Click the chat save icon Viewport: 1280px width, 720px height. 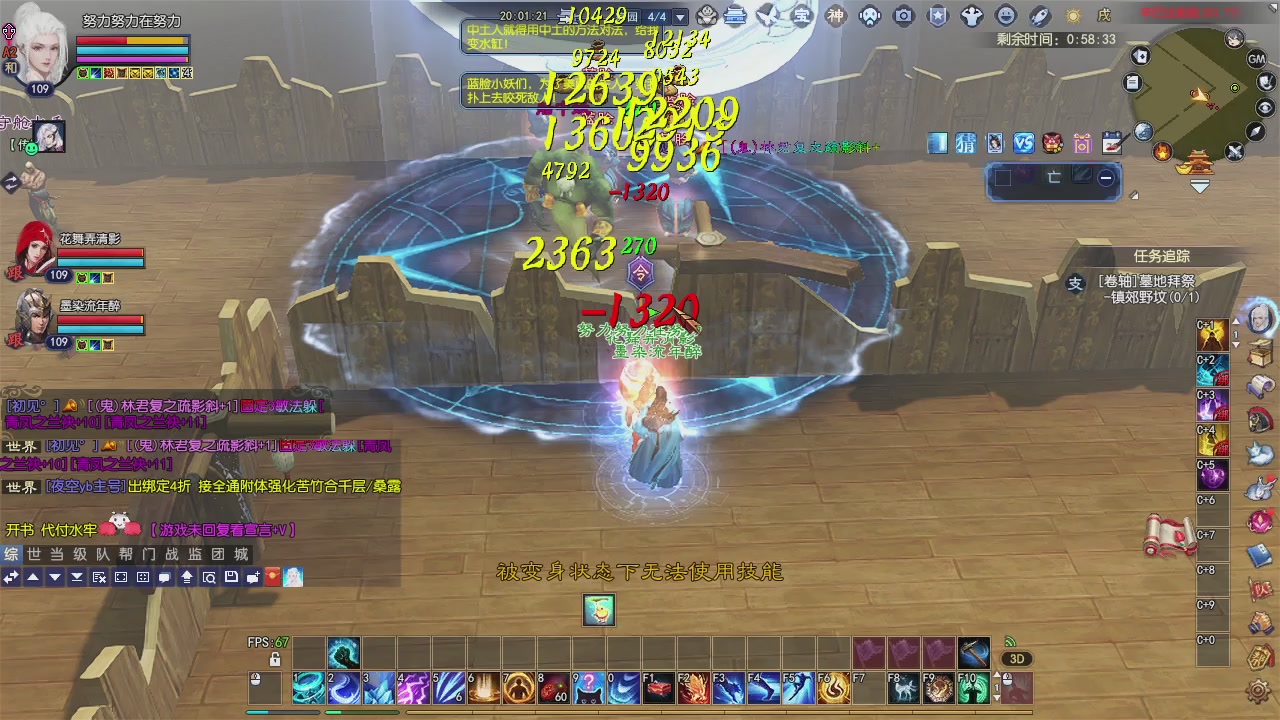pyautogui.click(x=232, y=577)
